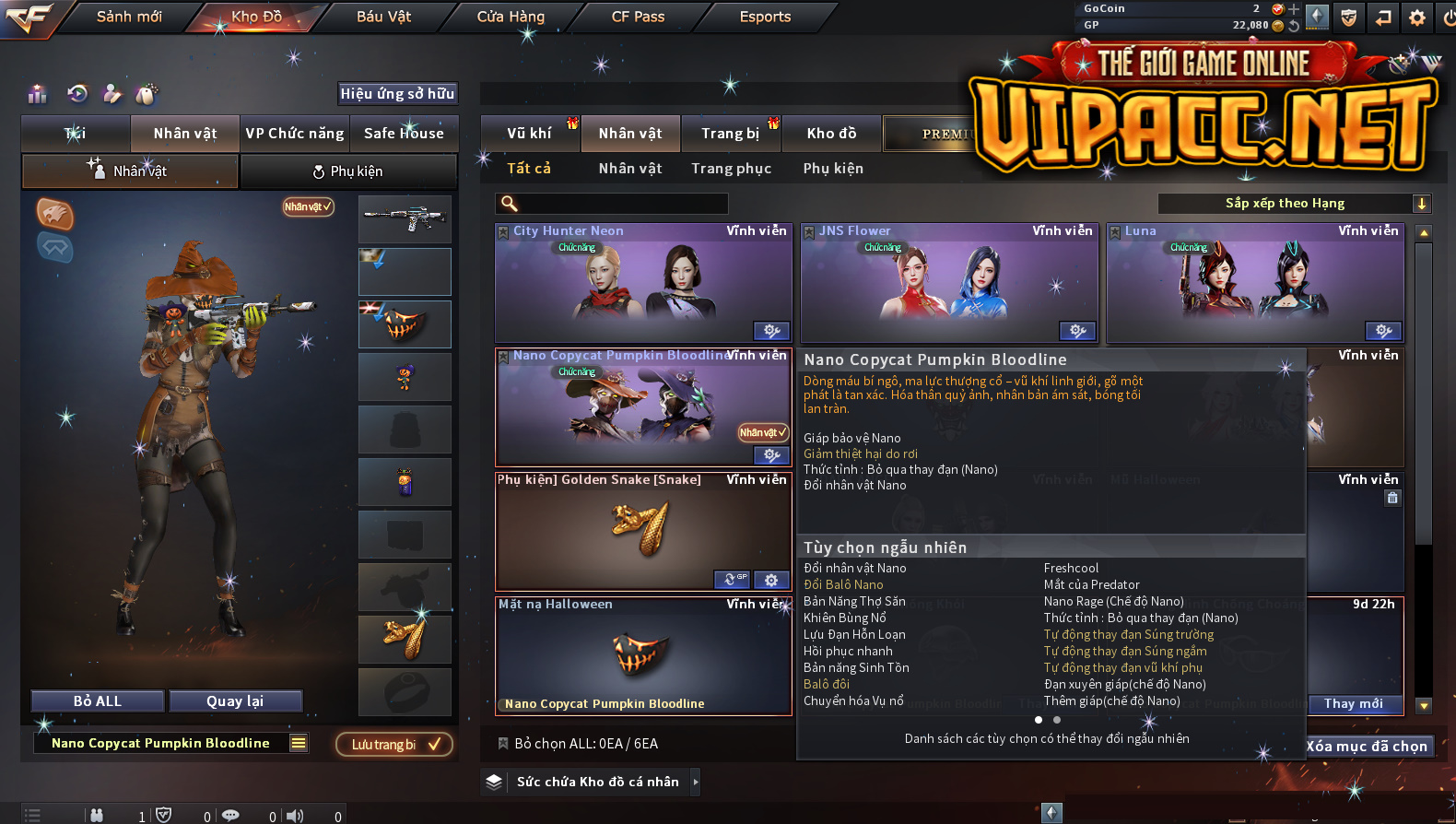This screenshot has height=824, width=1456.
Task: Select the Trang bị inventory tab
Action: 731,134
